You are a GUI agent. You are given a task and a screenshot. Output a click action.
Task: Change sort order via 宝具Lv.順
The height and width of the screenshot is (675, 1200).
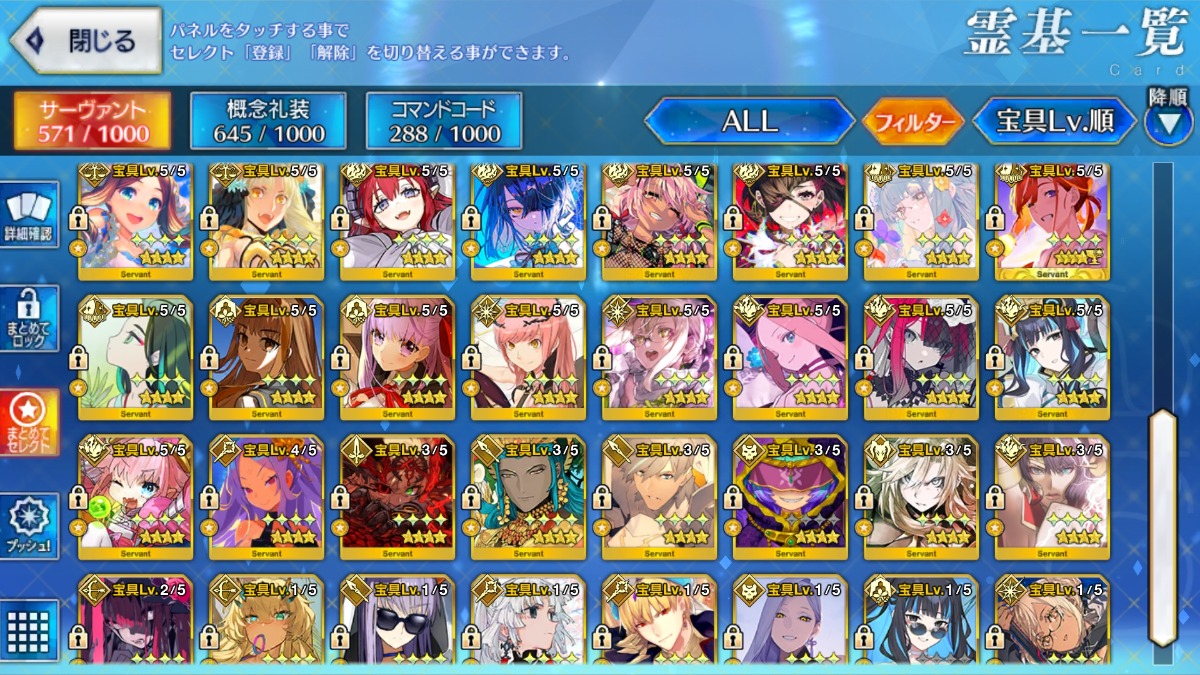pos(1055,122)
